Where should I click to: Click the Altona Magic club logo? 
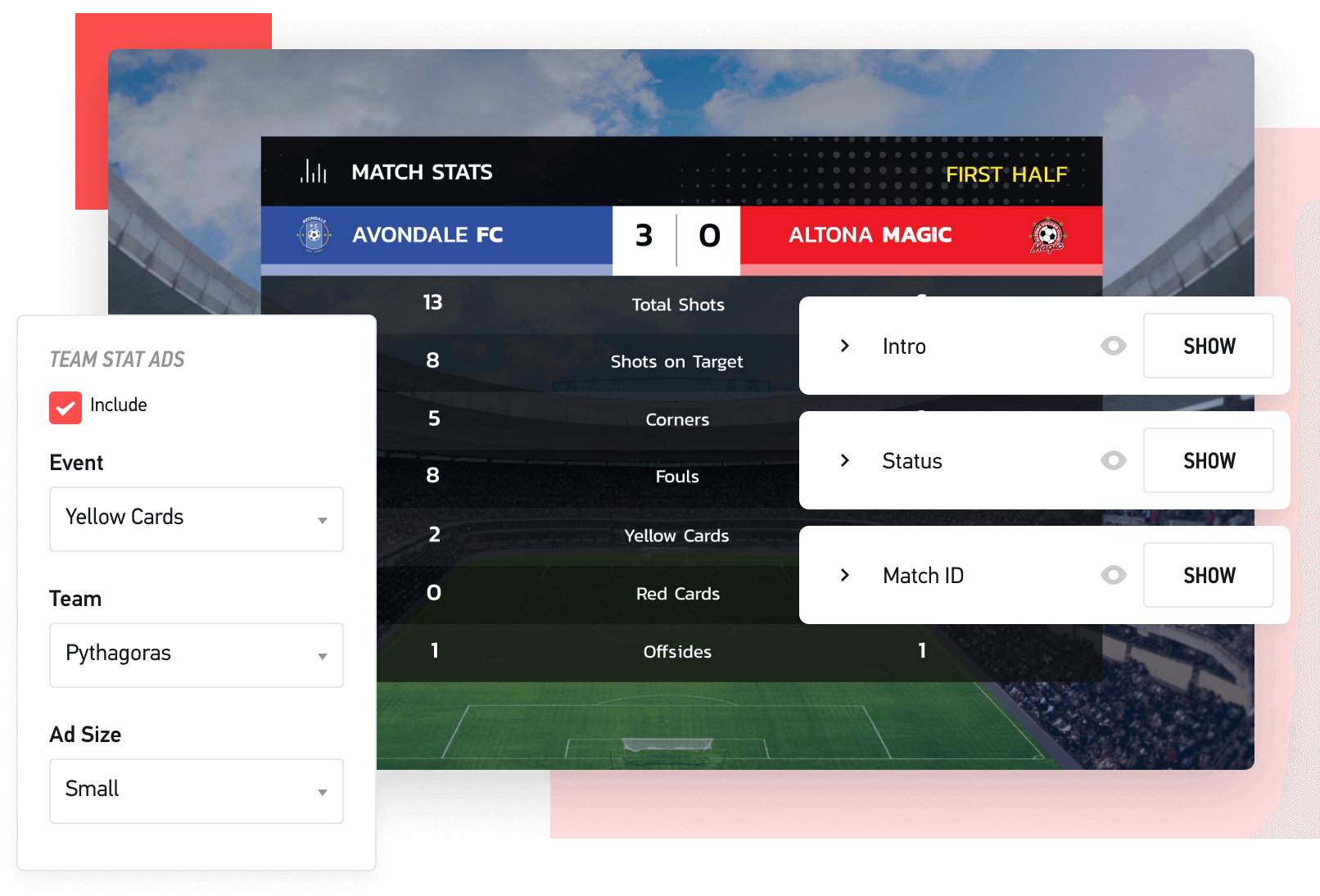pyautogui.click(x=1047, y=235)
